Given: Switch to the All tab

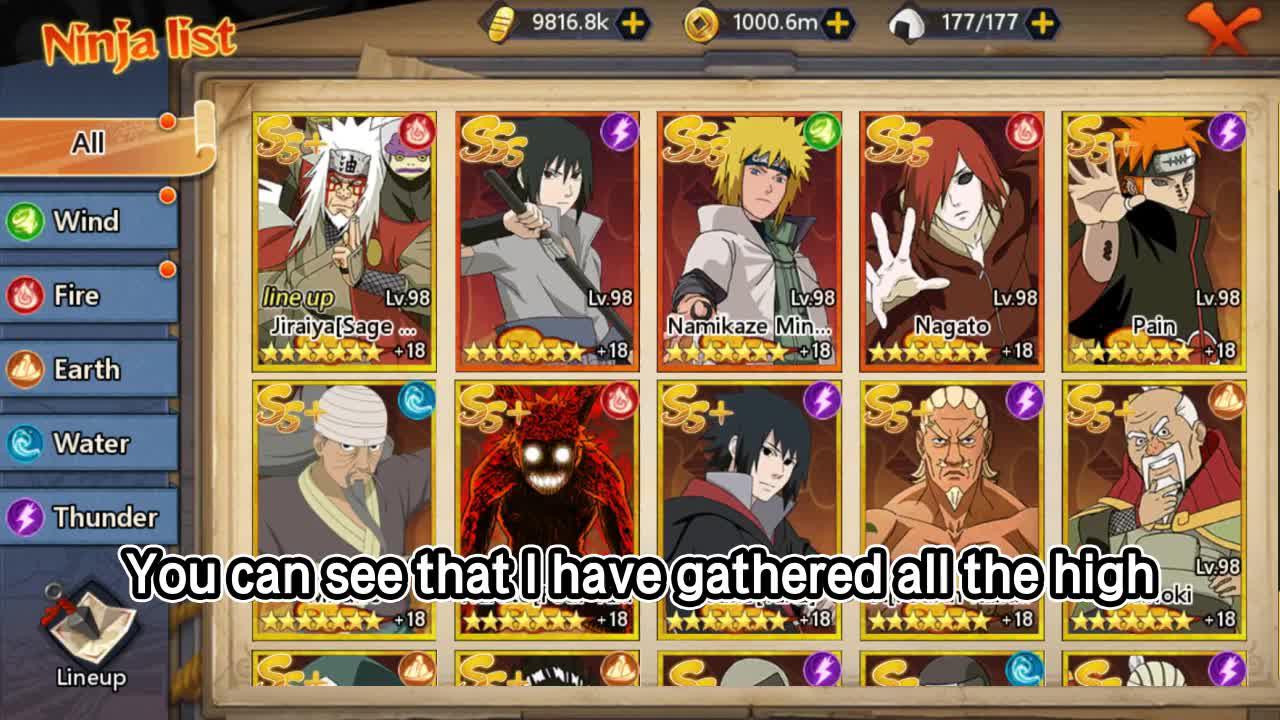Looking at the screenshot, I should 90,141.
